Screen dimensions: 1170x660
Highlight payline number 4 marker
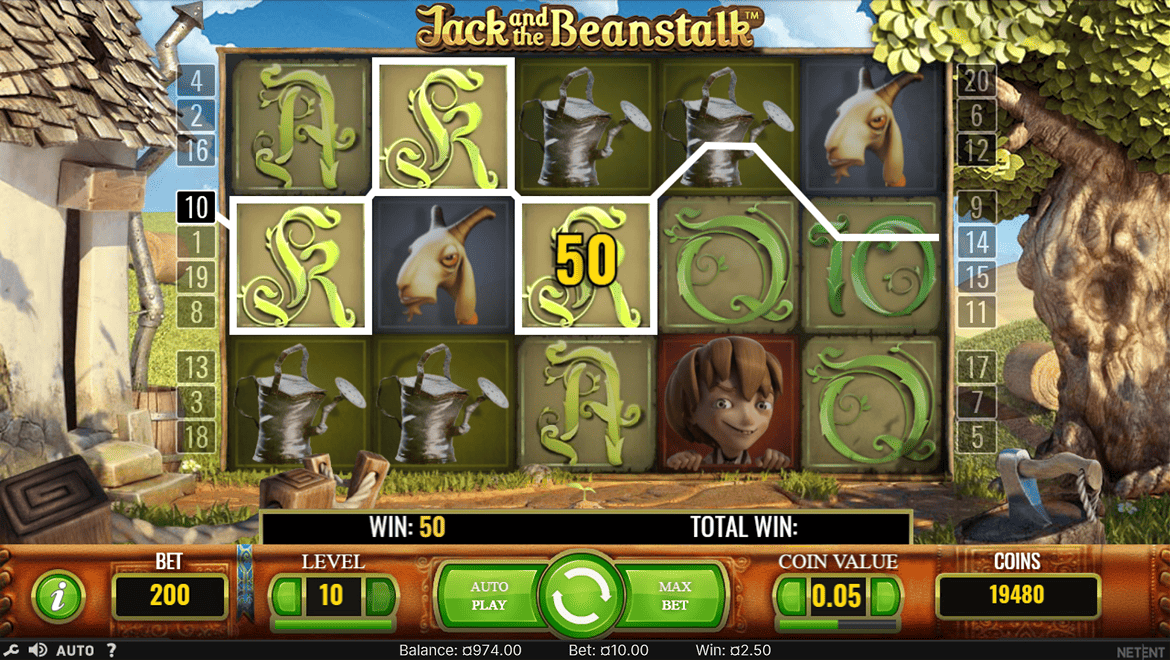tap(197, 80)
